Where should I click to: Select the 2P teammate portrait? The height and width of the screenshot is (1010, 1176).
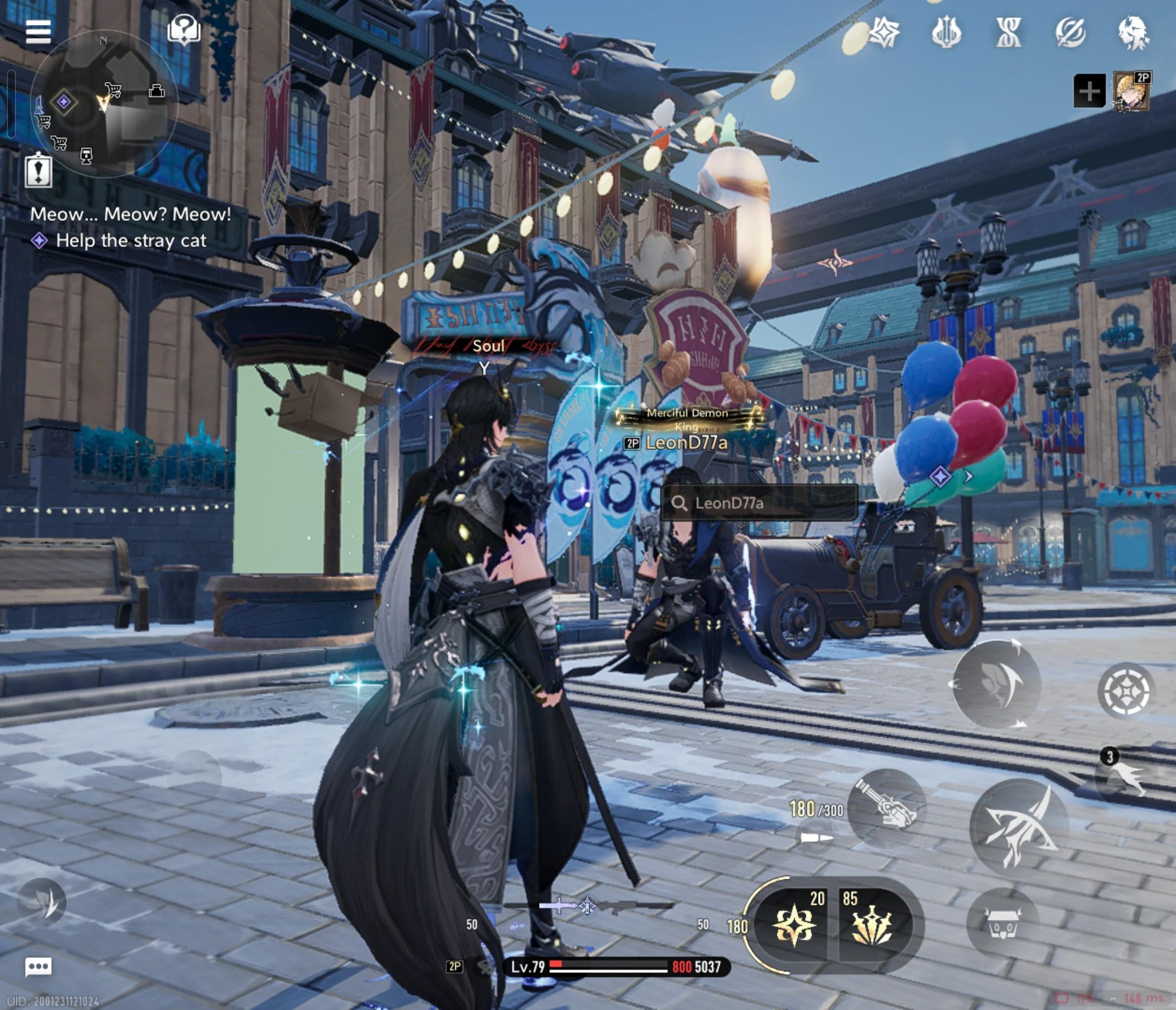(1132, 91)
